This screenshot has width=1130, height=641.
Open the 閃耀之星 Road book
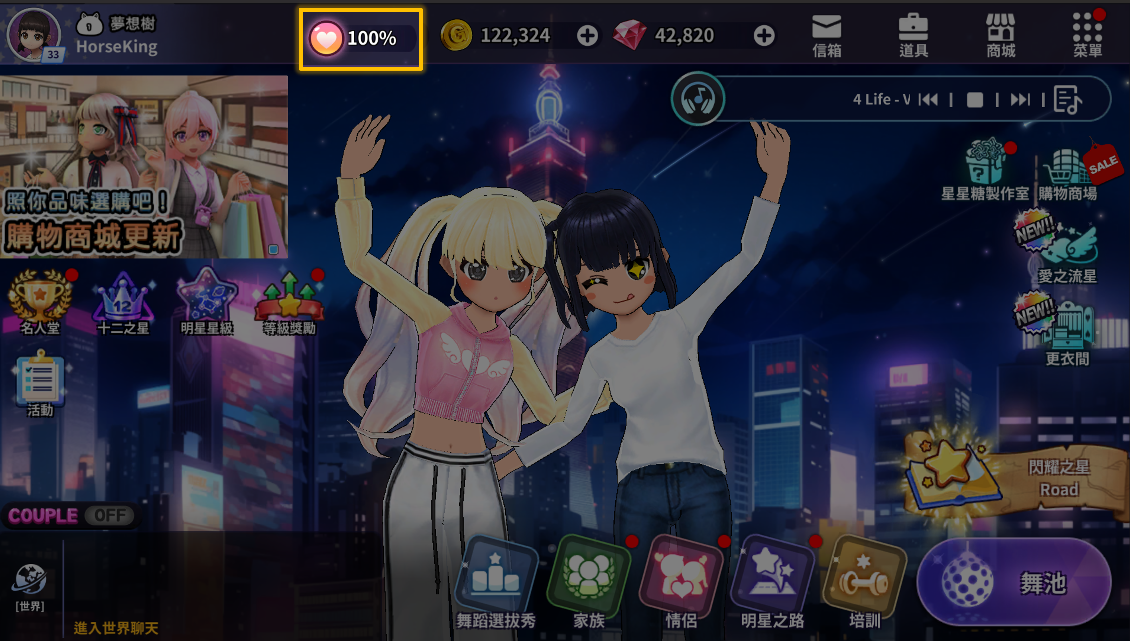(x=1005, y=474)
